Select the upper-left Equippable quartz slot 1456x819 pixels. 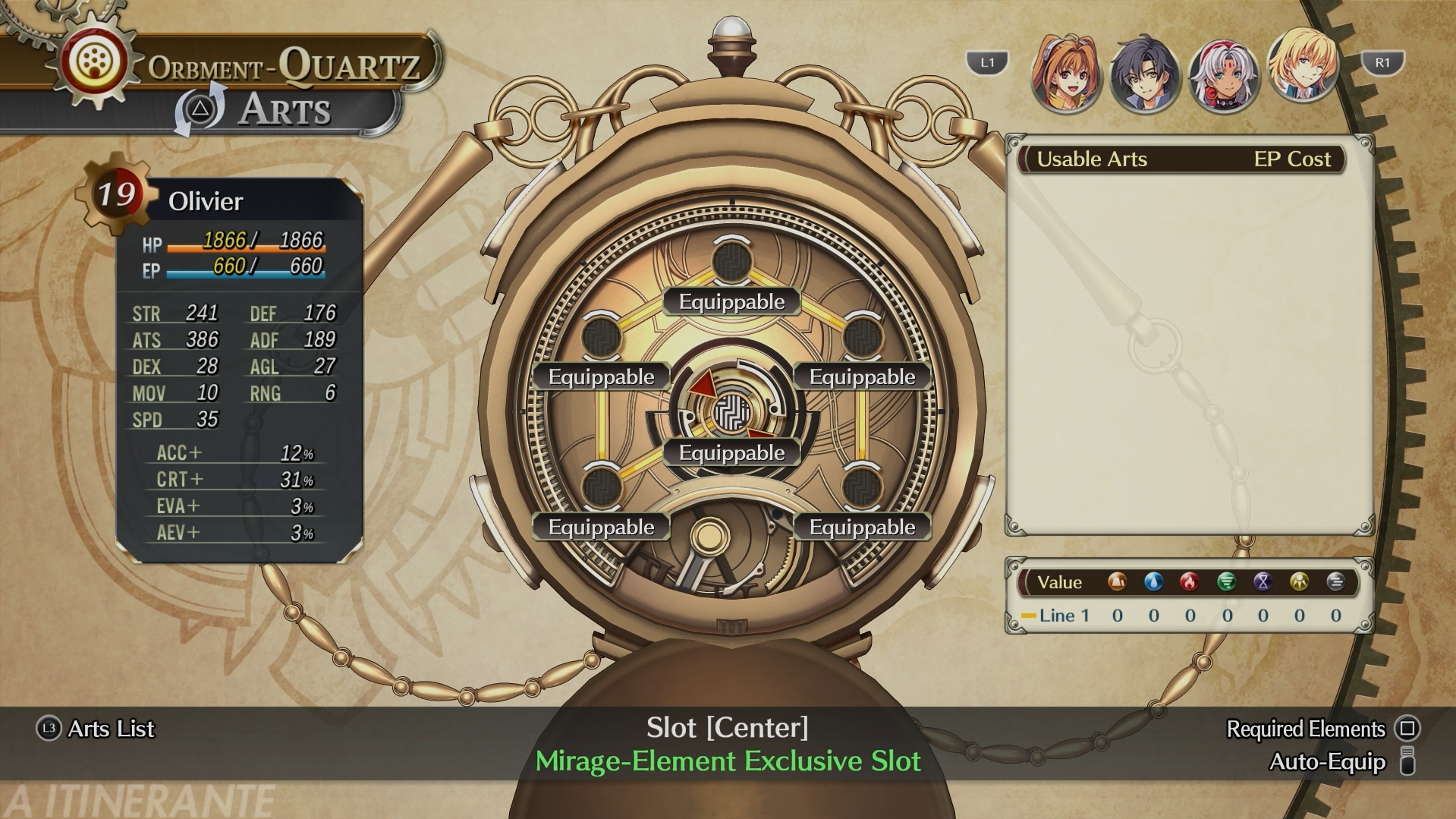(x=601, y=337)
